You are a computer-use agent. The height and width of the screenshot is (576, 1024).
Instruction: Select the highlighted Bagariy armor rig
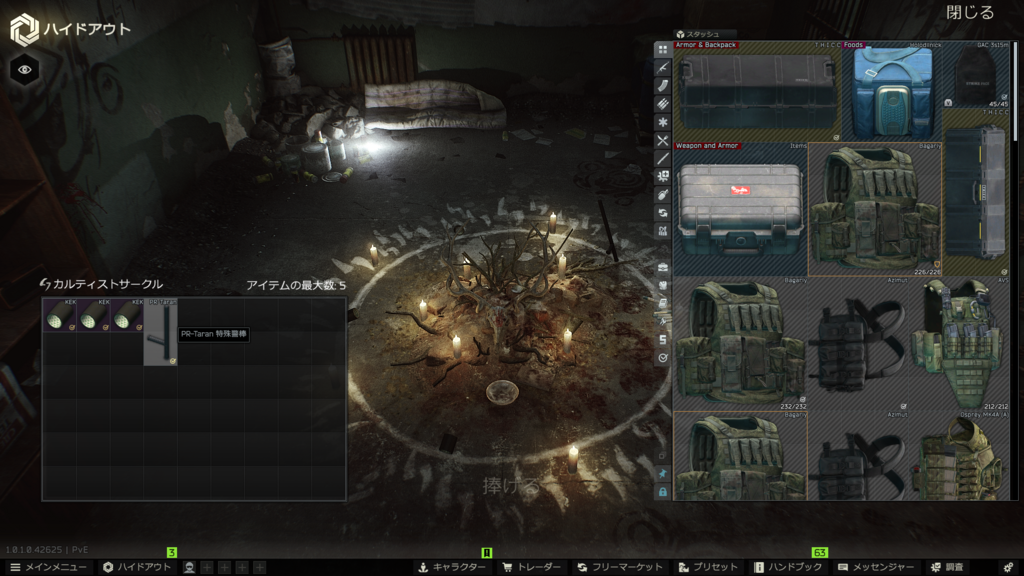pyautogui.click(x=874, y=208)
